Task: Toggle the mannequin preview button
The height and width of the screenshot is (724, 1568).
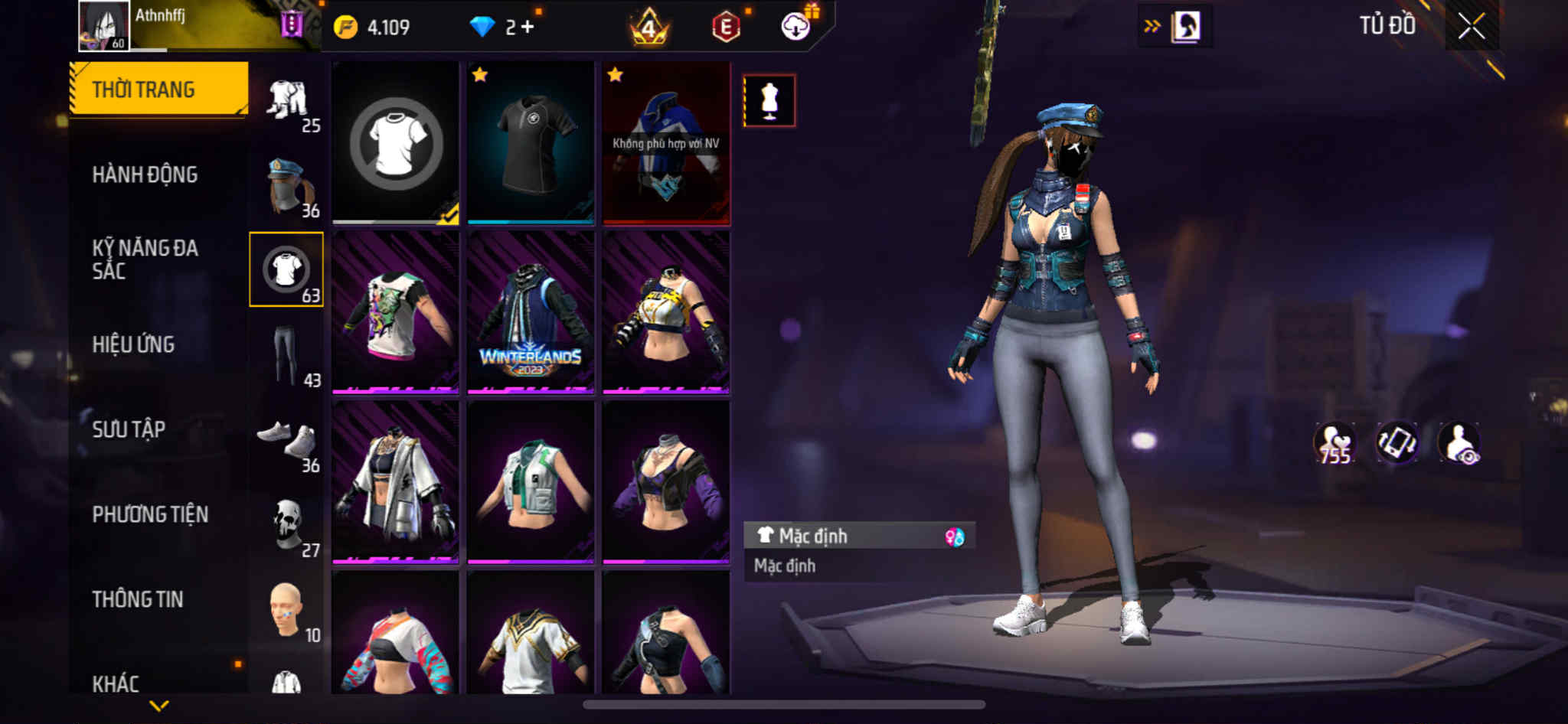Action: (769, 100)
